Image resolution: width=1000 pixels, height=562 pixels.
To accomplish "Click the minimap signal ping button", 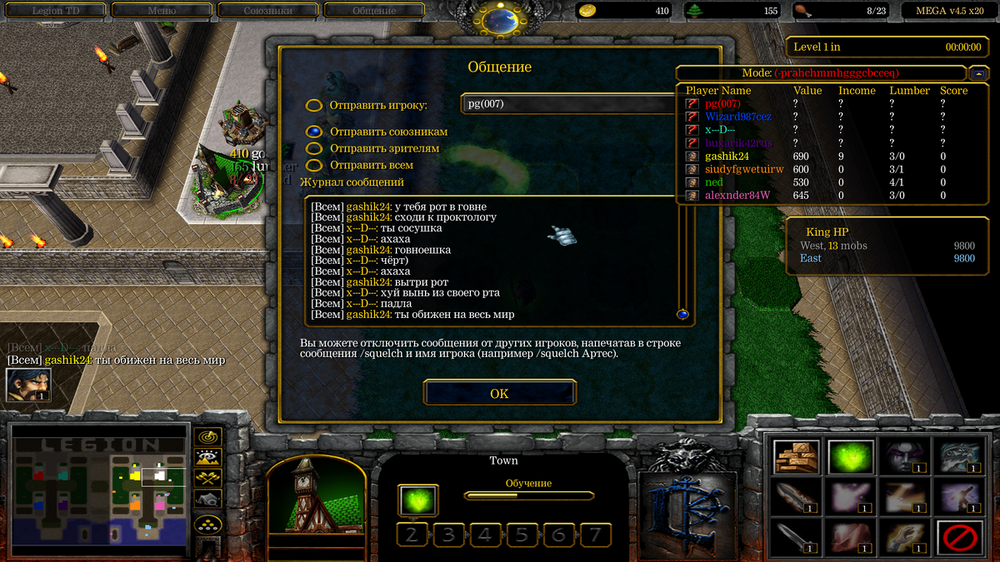I will [208, 437].
